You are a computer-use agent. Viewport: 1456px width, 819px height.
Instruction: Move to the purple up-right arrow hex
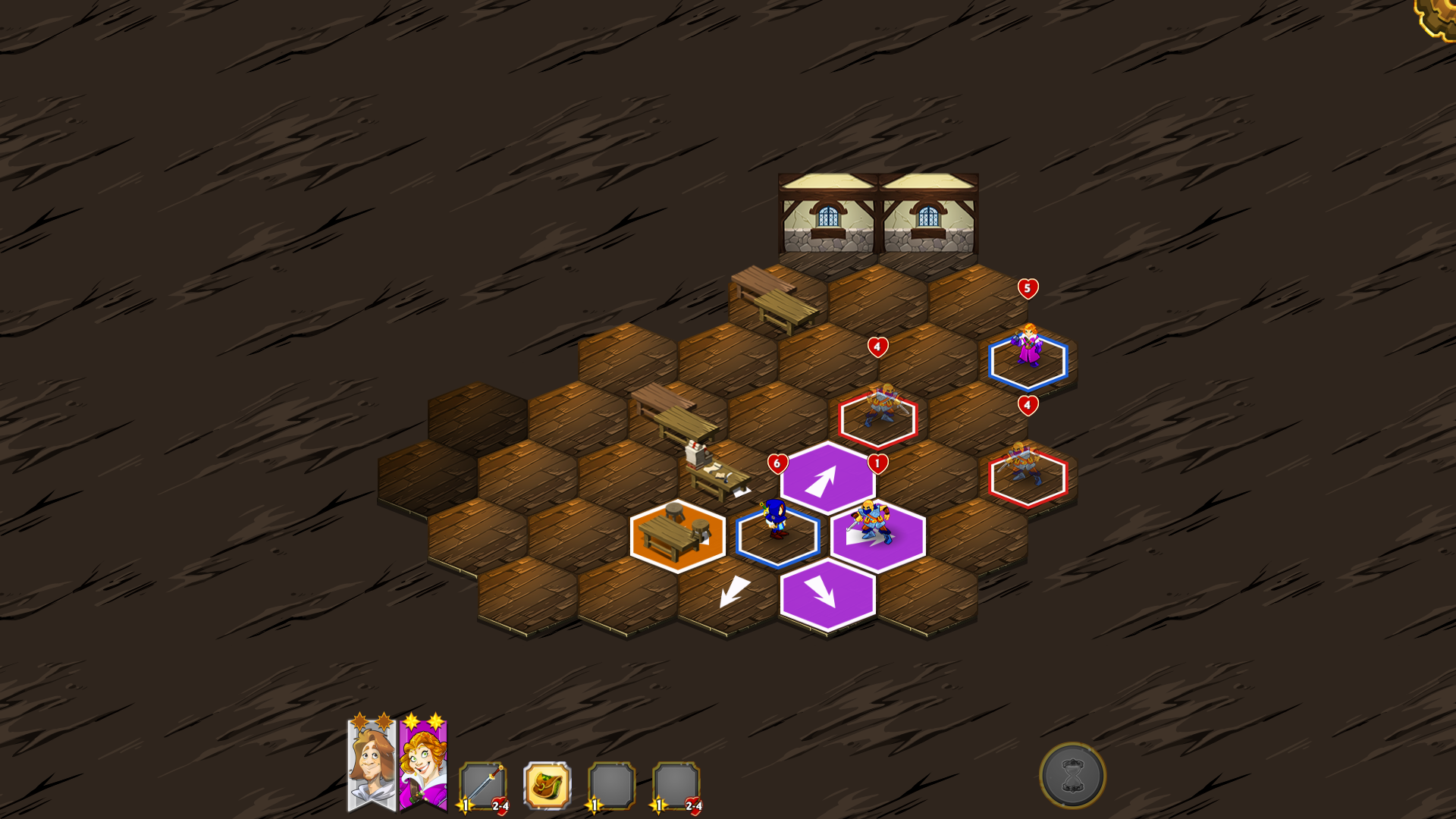pyautogui.click(x=827, y=479)
